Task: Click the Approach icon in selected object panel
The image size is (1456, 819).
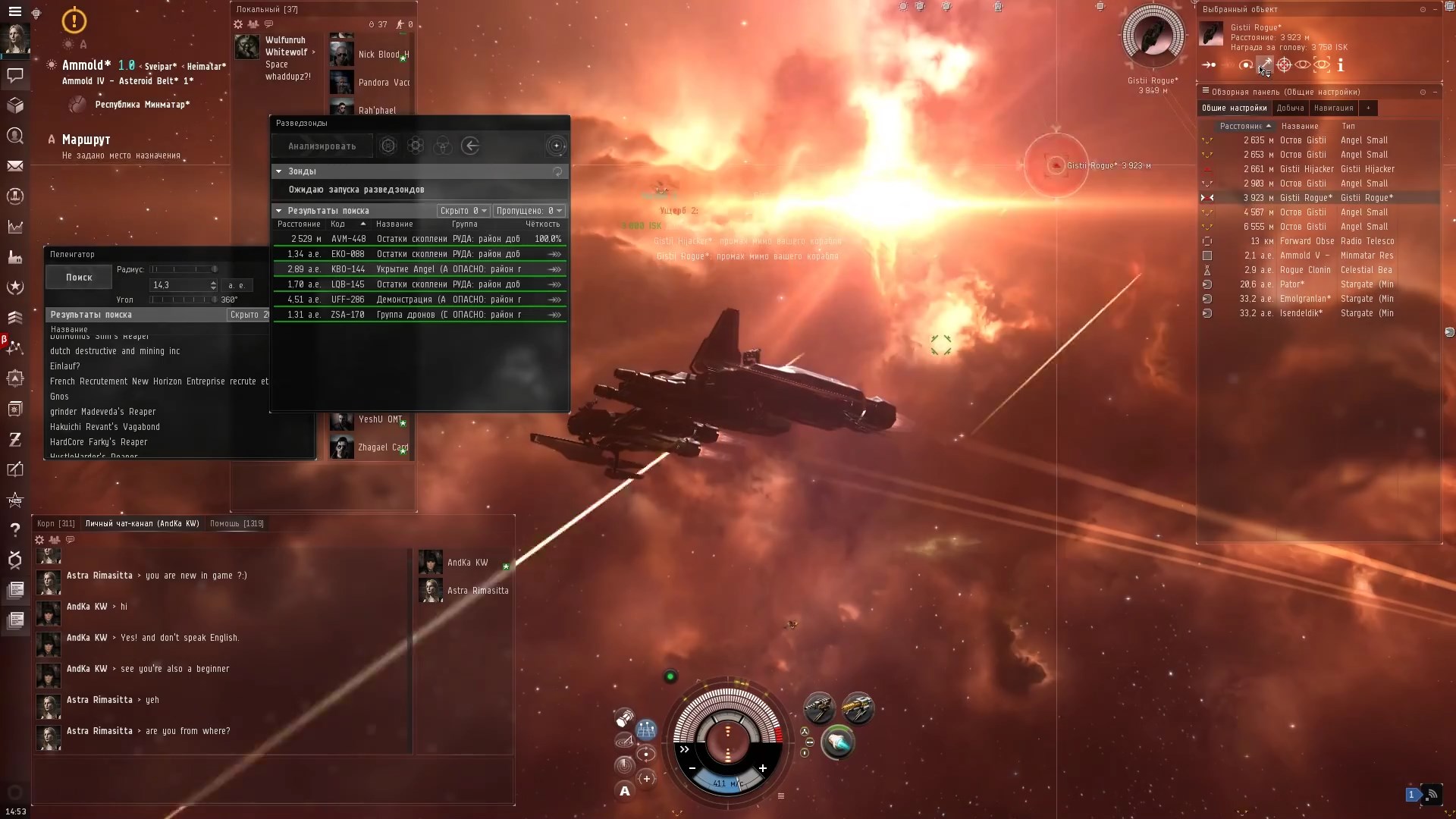Action: pyautogui.click(x=1208, y=65)
